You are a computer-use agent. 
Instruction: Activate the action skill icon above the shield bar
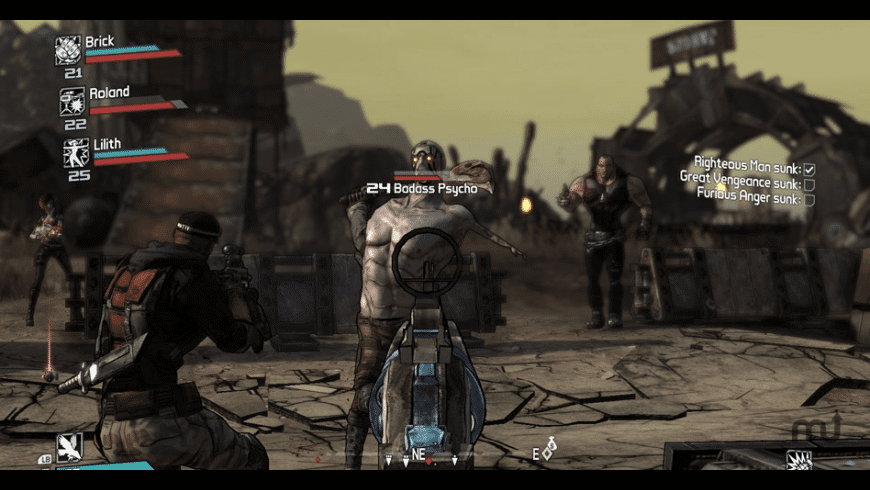pyautogui.click(x=69, y=447)
